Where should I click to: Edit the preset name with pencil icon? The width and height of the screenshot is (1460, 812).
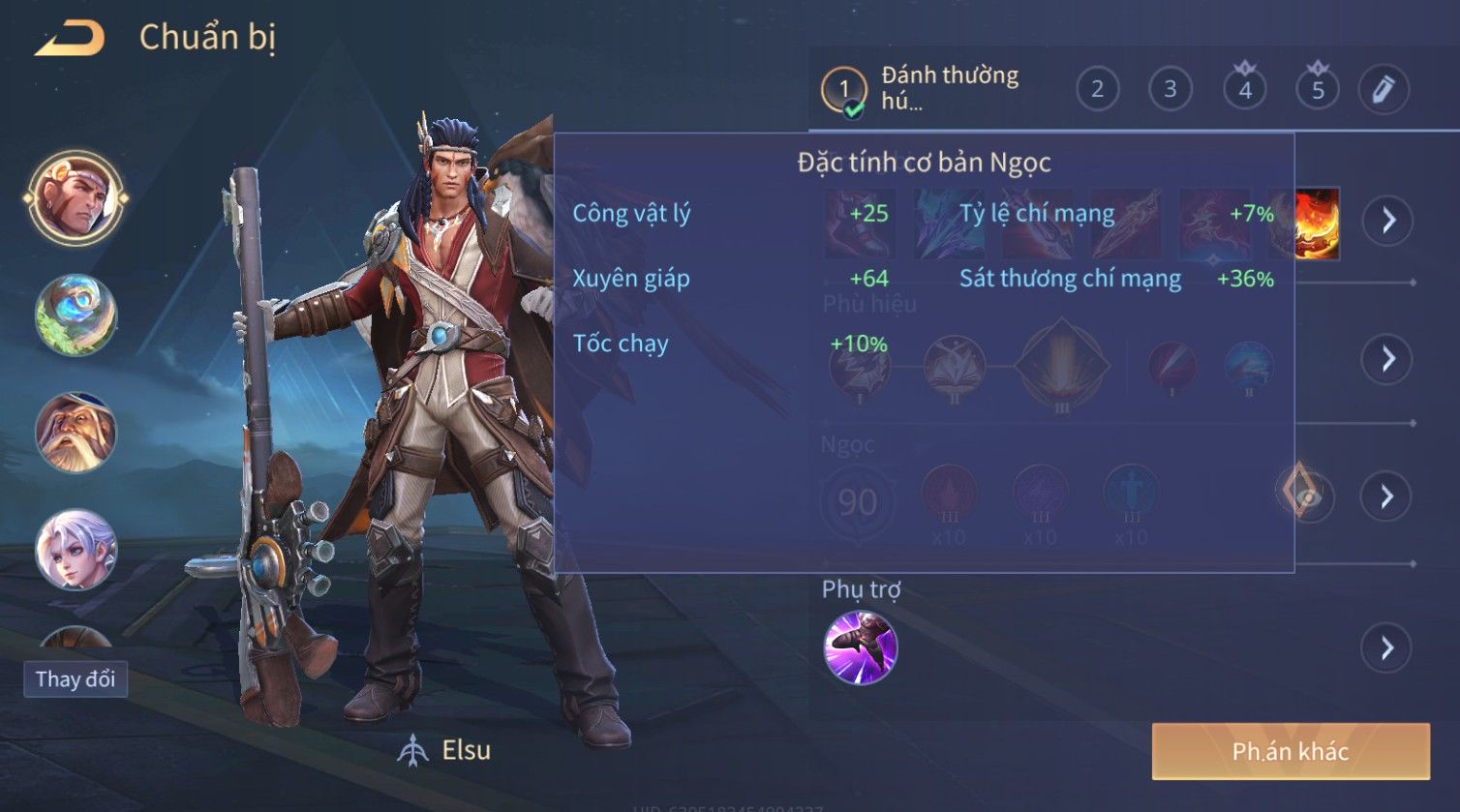click(1383, 90)
